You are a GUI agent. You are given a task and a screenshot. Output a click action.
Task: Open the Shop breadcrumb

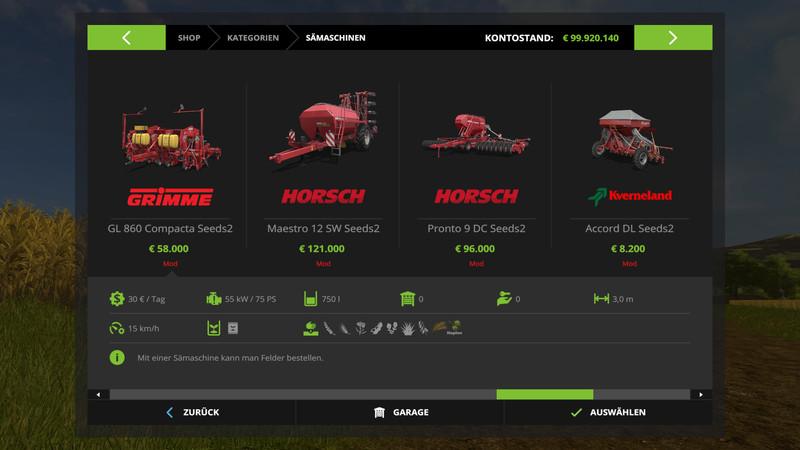pyautogui.click(x=189, y=38)
